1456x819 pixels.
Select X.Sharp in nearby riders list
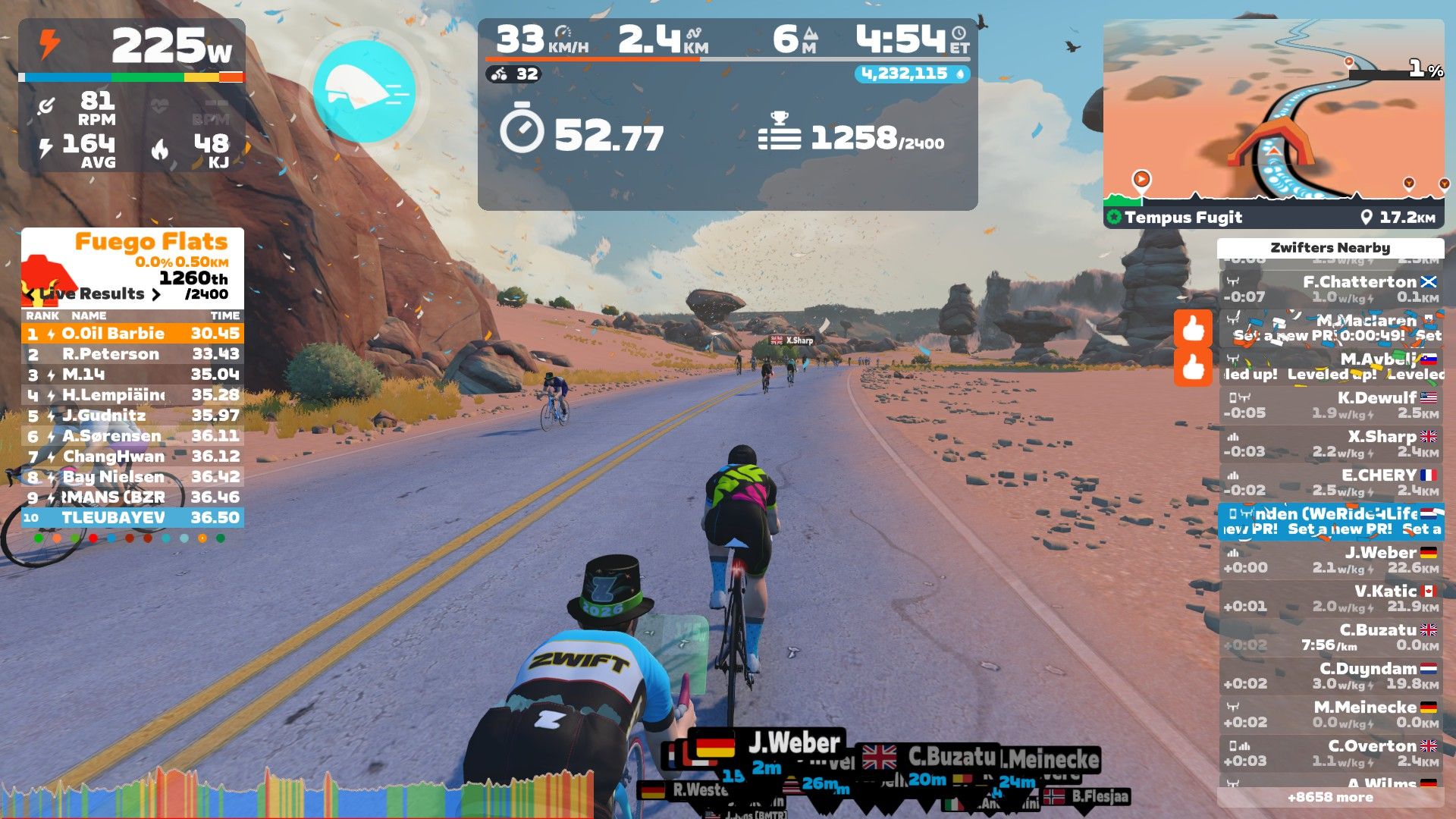pos(1331,444)
